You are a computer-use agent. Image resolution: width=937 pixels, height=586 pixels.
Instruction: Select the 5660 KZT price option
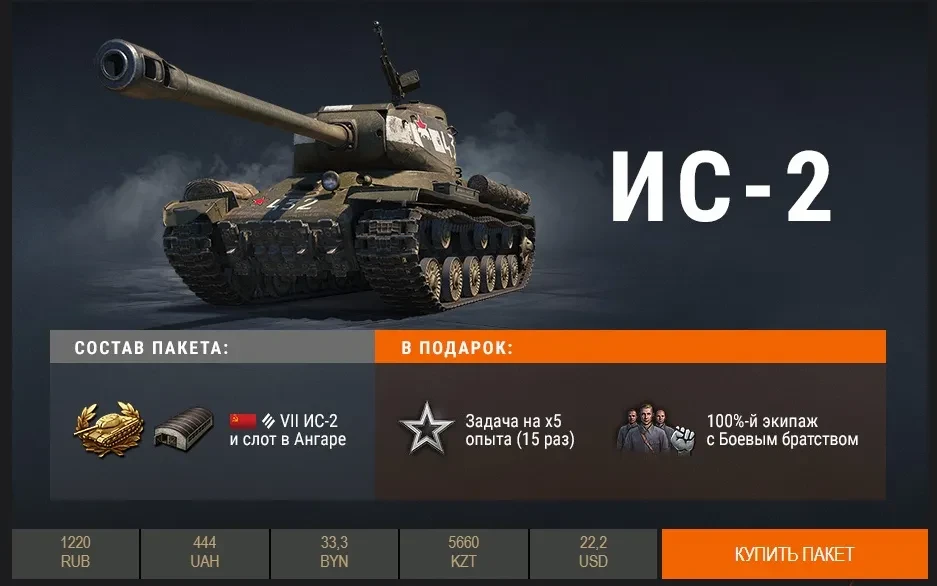tap(464, 552)
